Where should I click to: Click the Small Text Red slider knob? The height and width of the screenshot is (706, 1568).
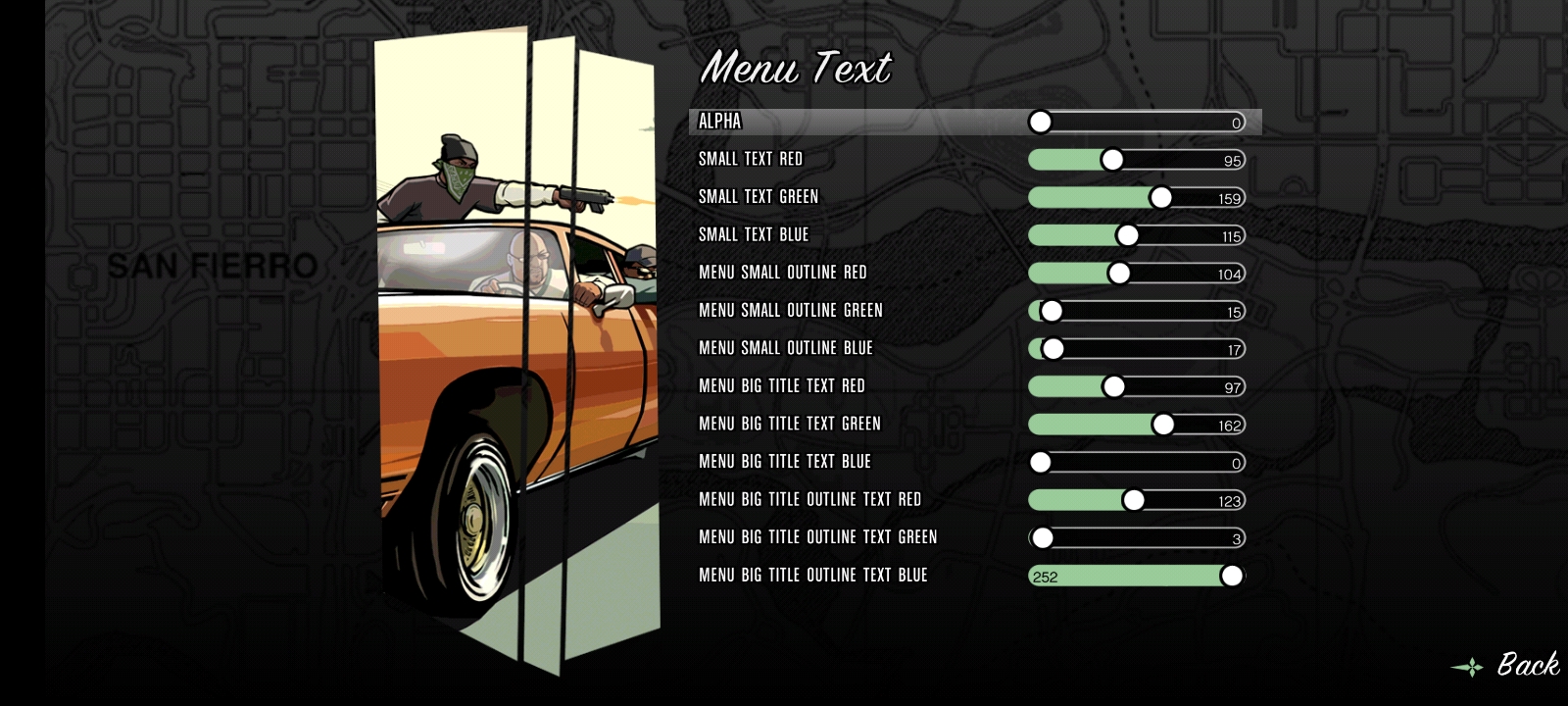pos(1110,159)
